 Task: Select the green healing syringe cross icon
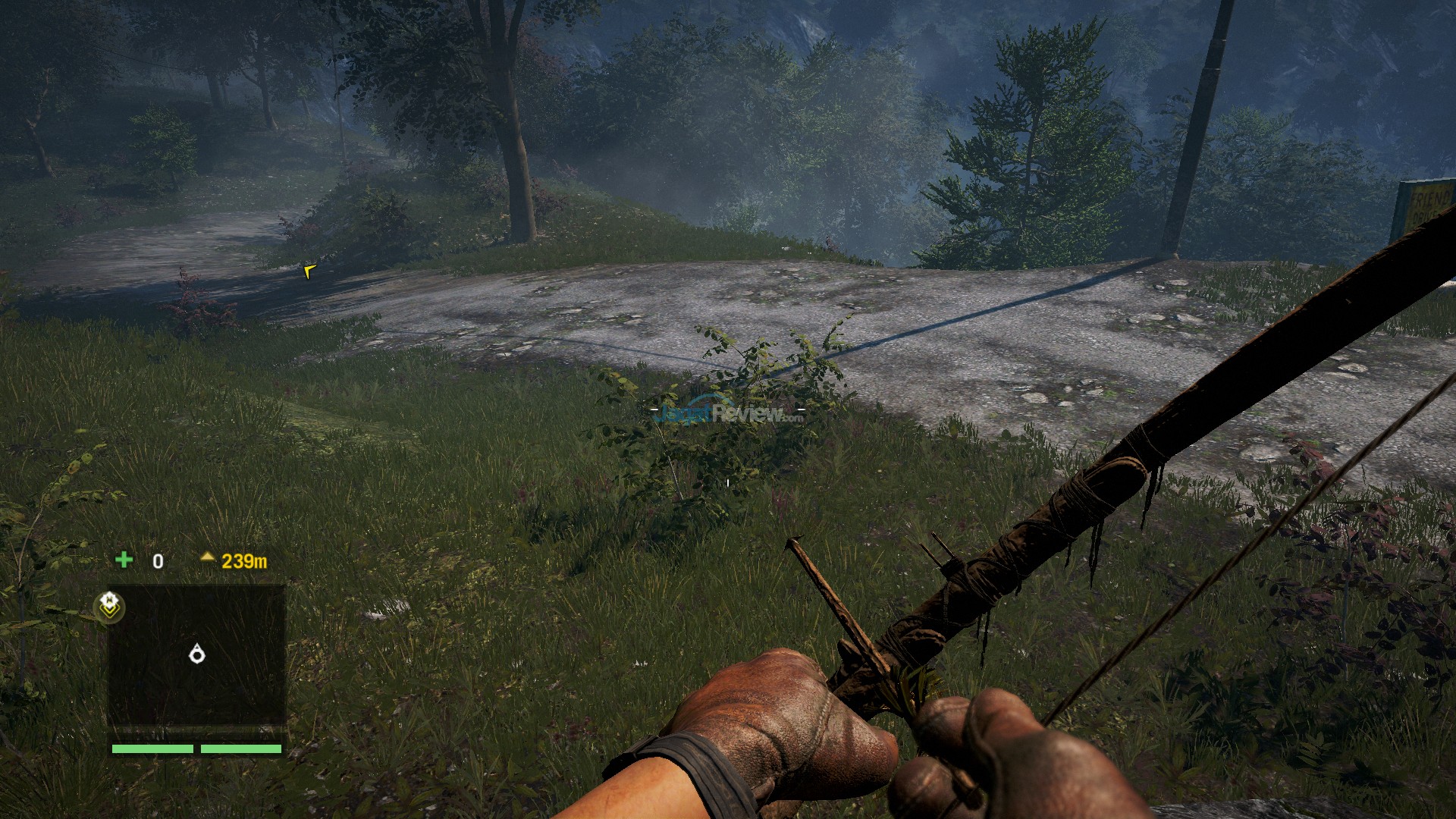tap(124, 560)
